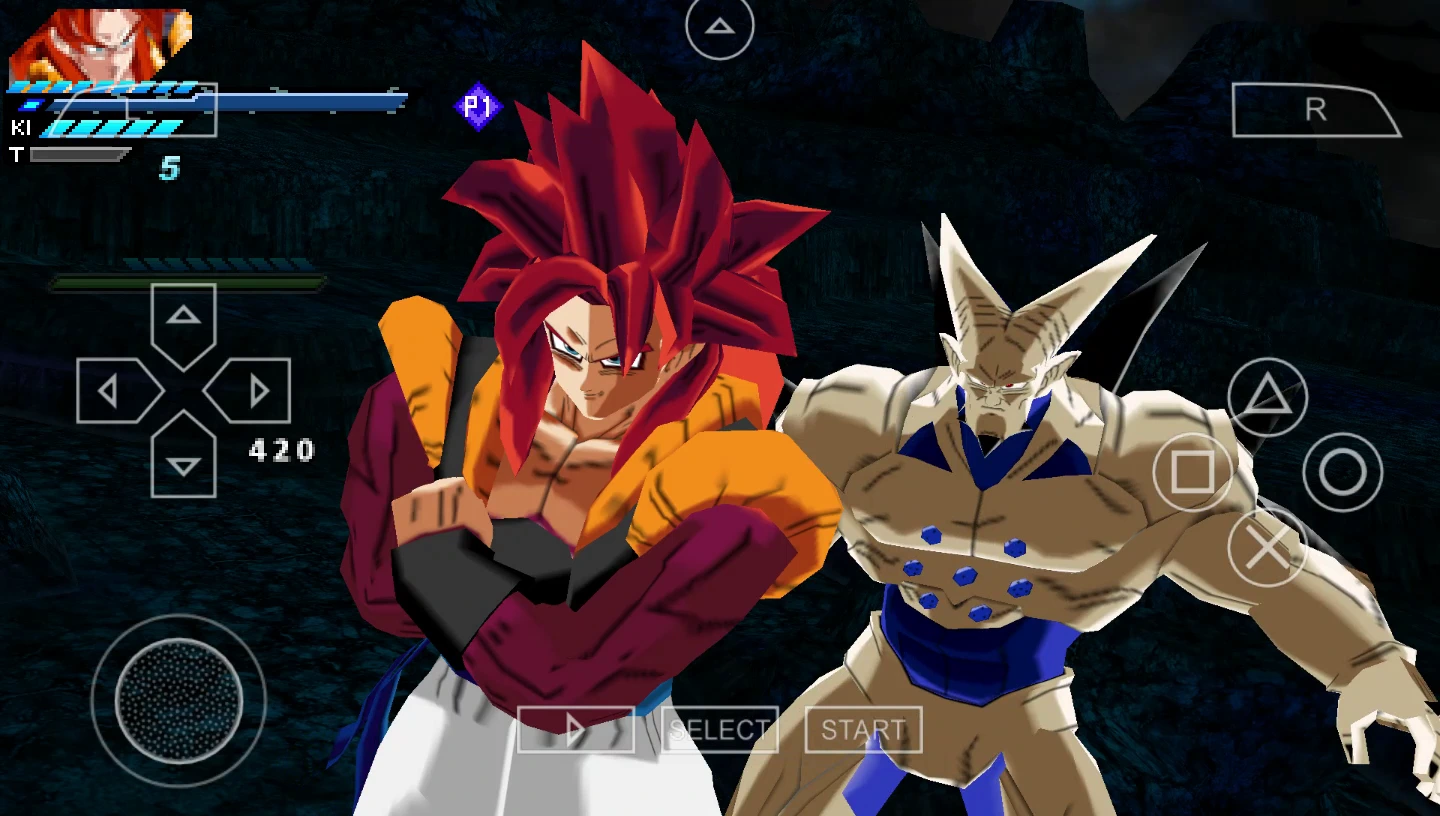Tap the R shoulder button

point(1315,110)
